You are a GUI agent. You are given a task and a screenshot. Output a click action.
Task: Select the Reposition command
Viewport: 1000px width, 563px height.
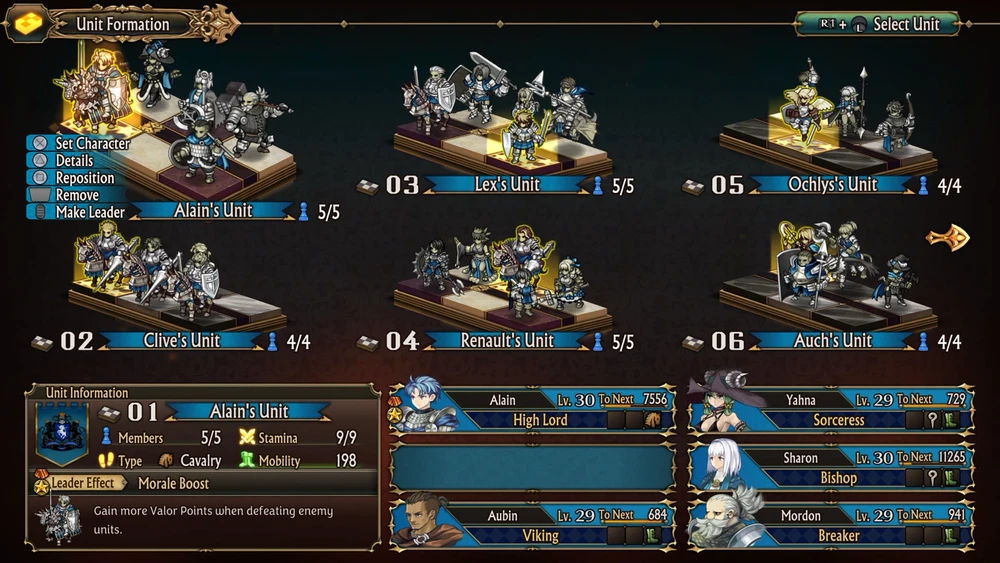click(85, 178)
